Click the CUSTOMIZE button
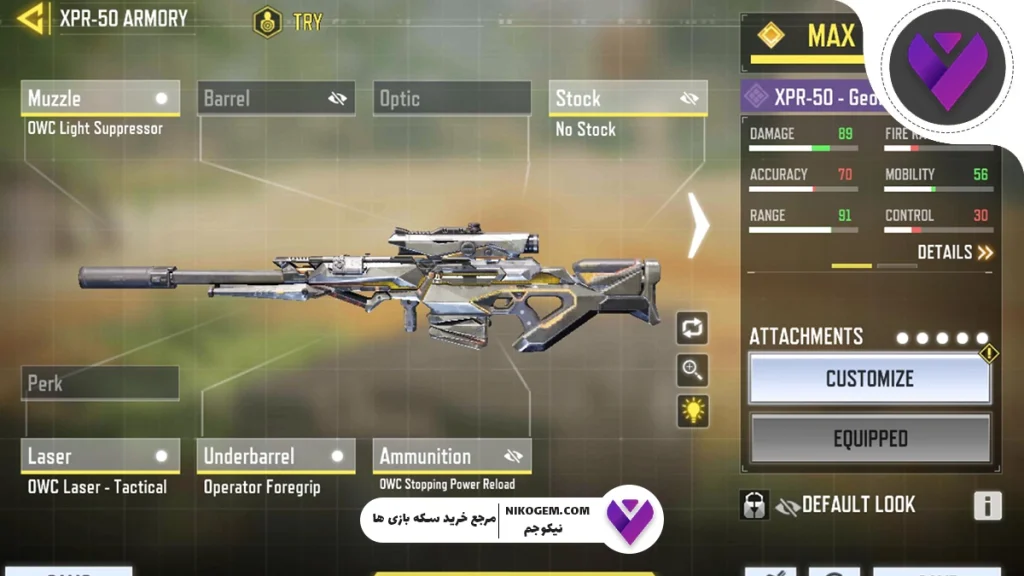The height and width of the screenshot is (576, 1024). click(869, 379)
